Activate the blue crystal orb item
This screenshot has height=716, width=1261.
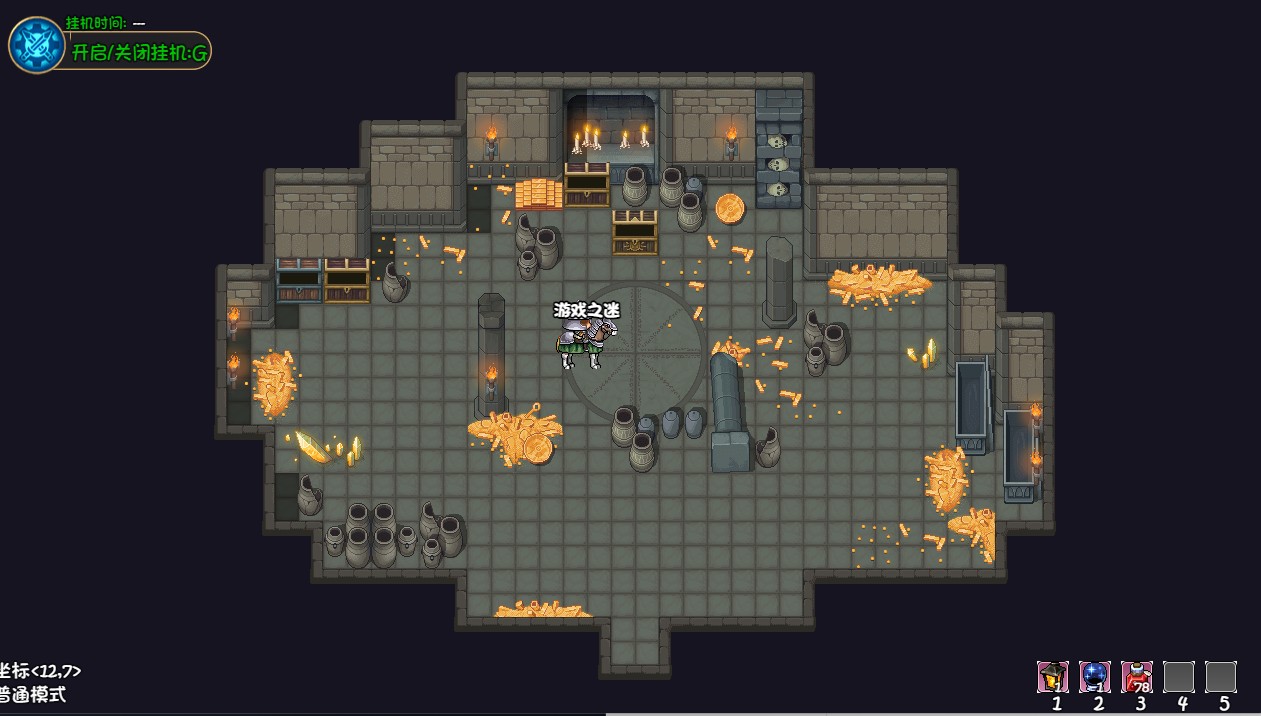click(1095, 677)
